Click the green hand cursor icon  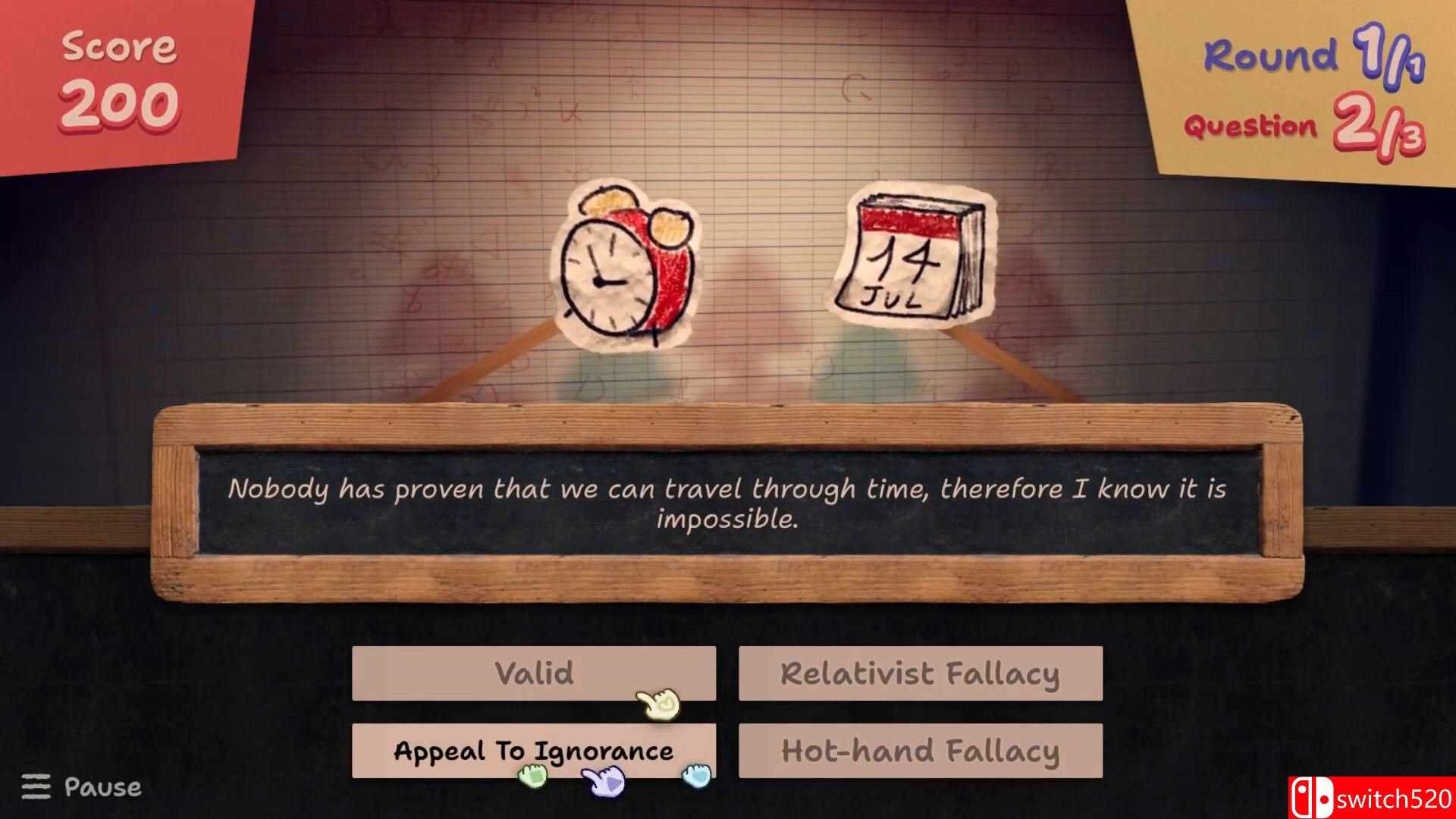(x=531, y=776)
